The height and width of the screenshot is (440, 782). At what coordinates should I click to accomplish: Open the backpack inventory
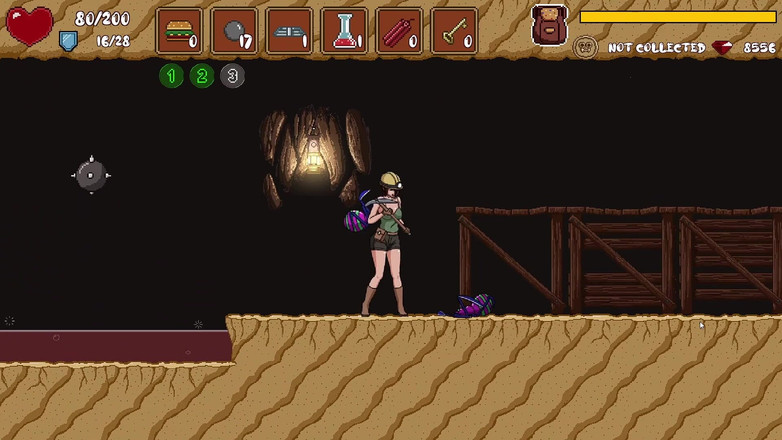coord(549,25)
